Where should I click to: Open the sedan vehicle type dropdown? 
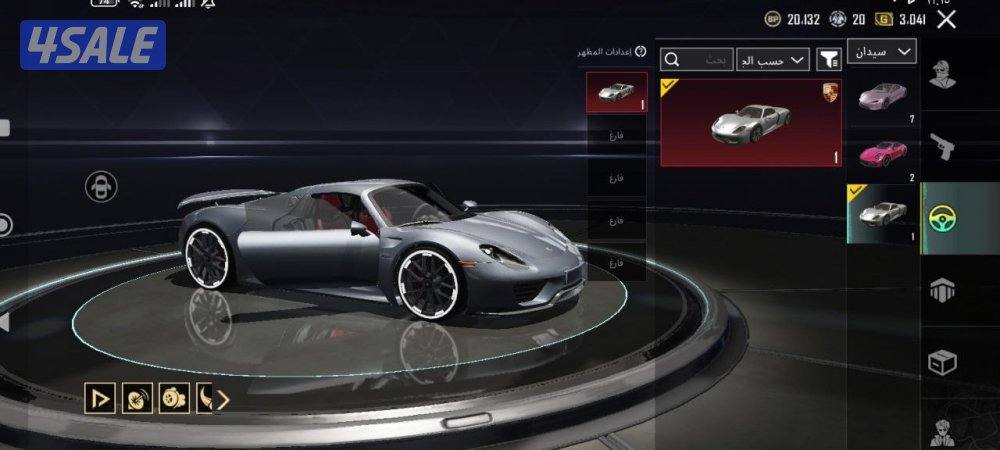(881, 51)
